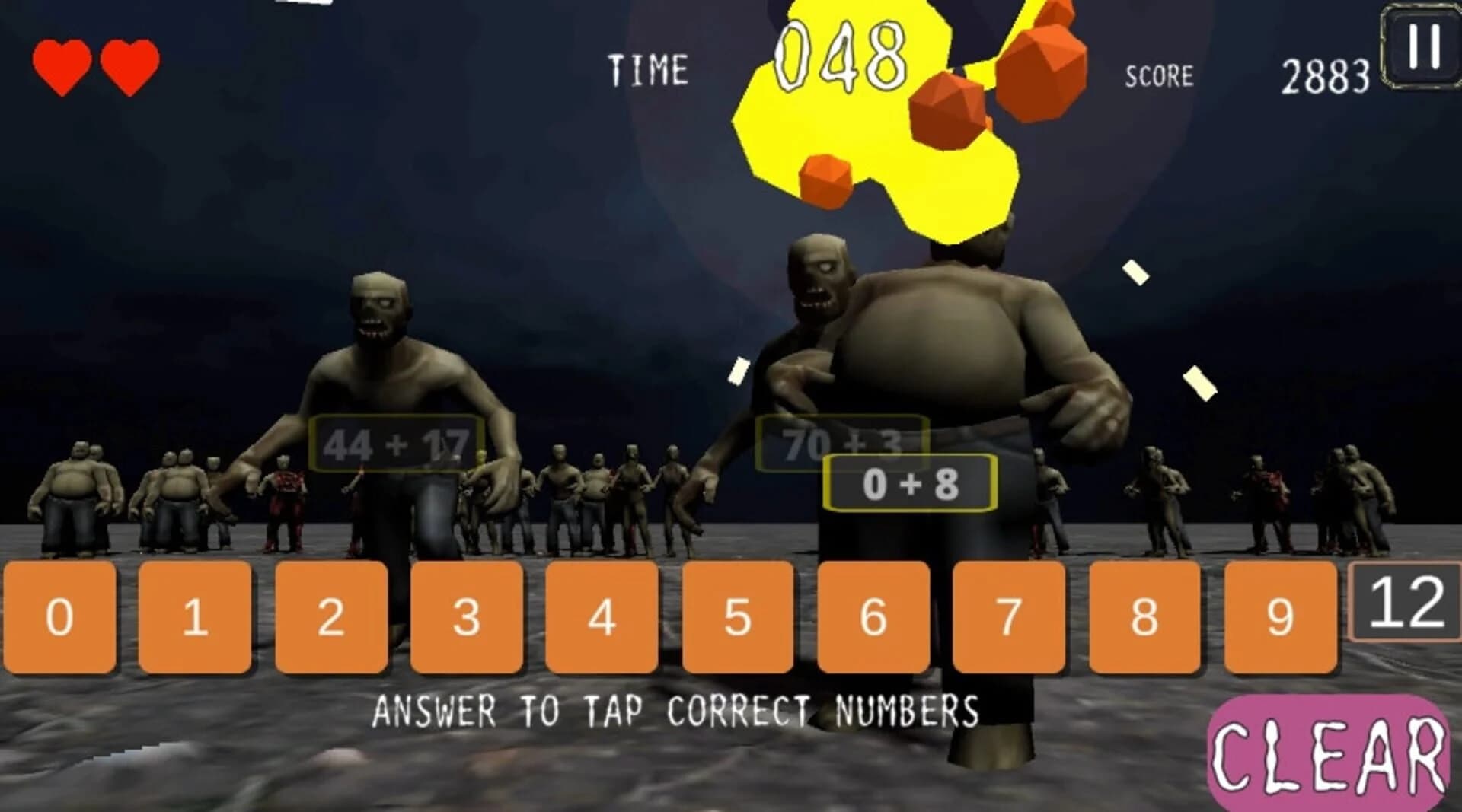Image resolution: width=1462 pixels, height=812 pixels.
Task: Tap the number 1 key on the keypad
Action: [194, 616]
